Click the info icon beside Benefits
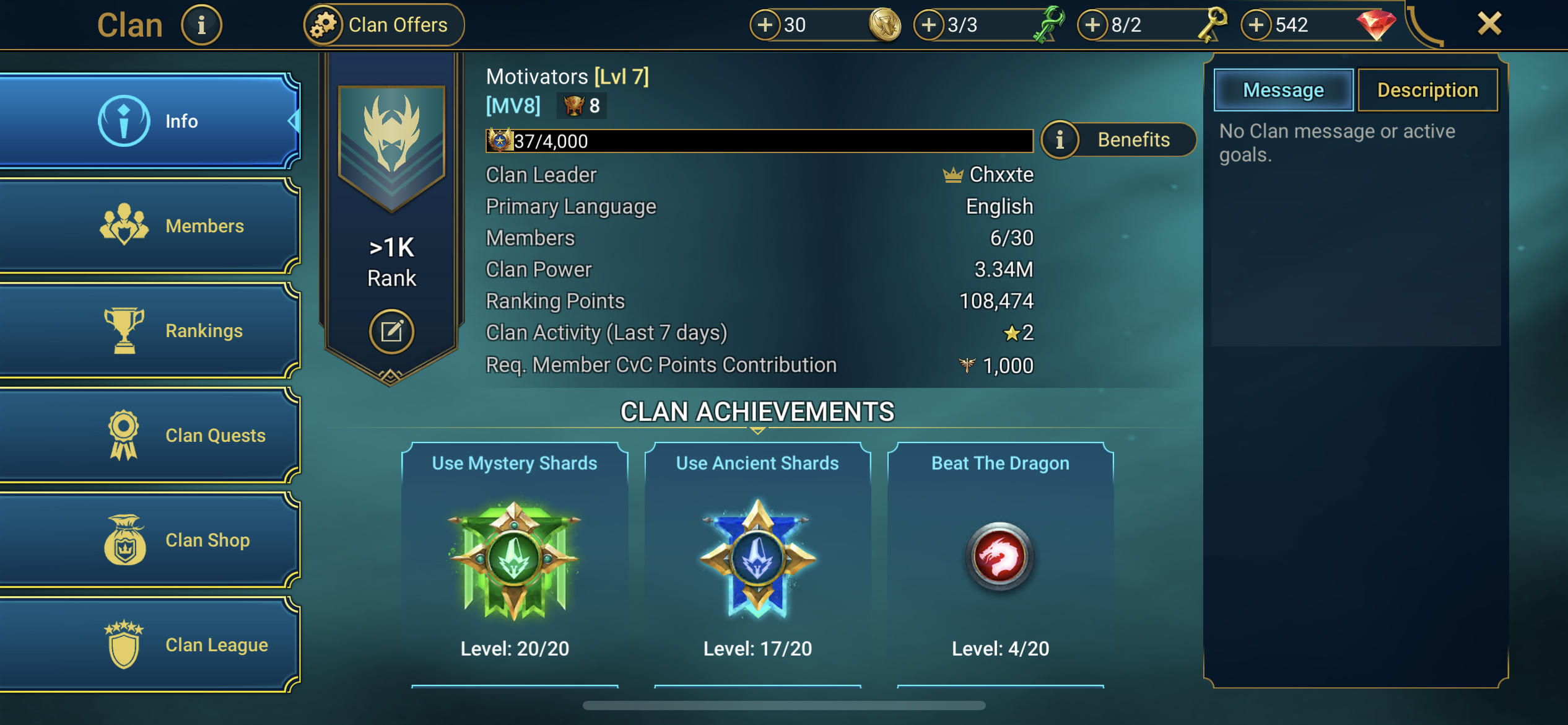 tap(1061, 139)
